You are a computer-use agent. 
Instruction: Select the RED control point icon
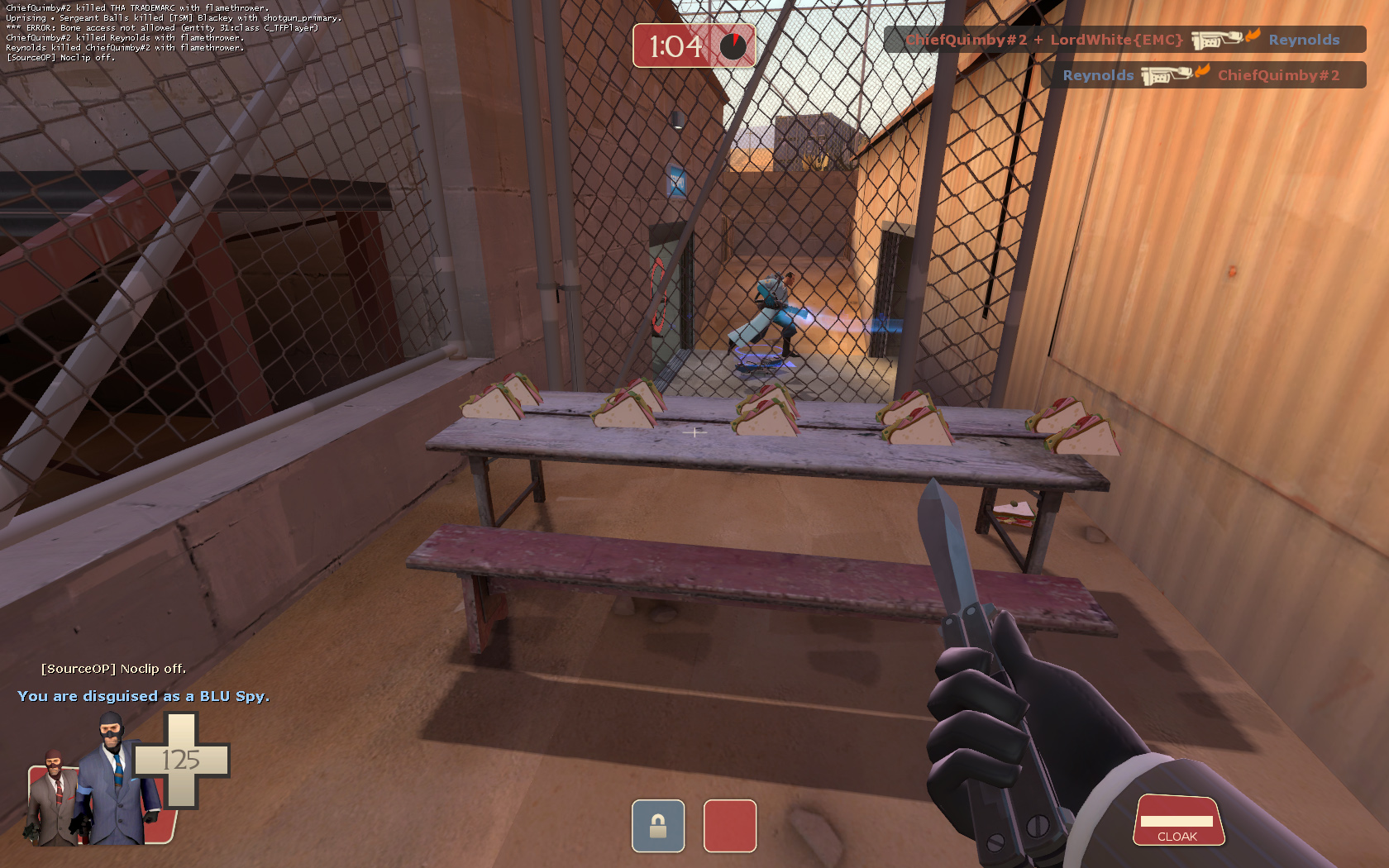[x=729, y=825]
